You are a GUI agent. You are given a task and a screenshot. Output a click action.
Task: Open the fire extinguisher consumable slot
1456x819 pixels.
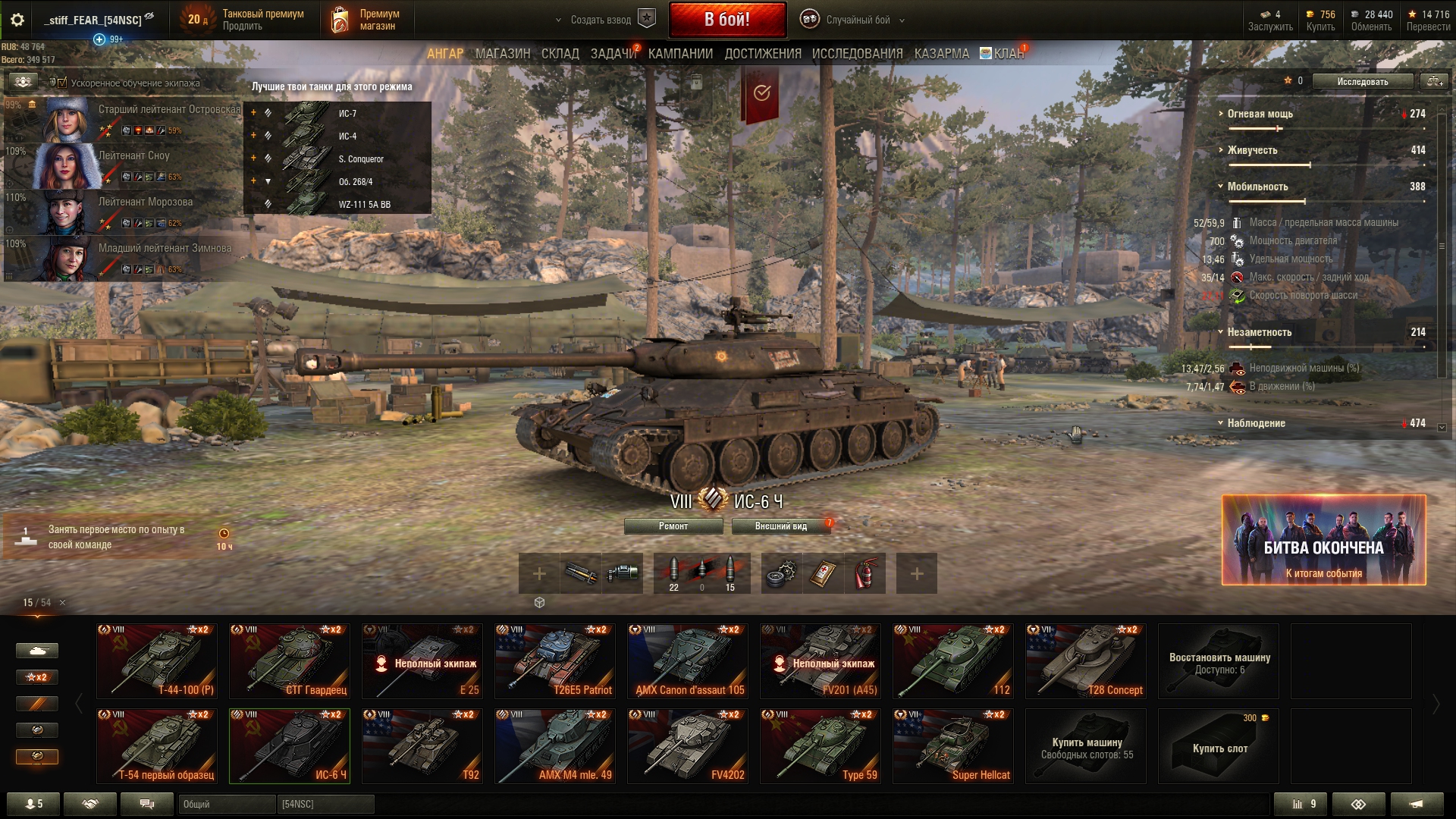[x=865, y=573]
